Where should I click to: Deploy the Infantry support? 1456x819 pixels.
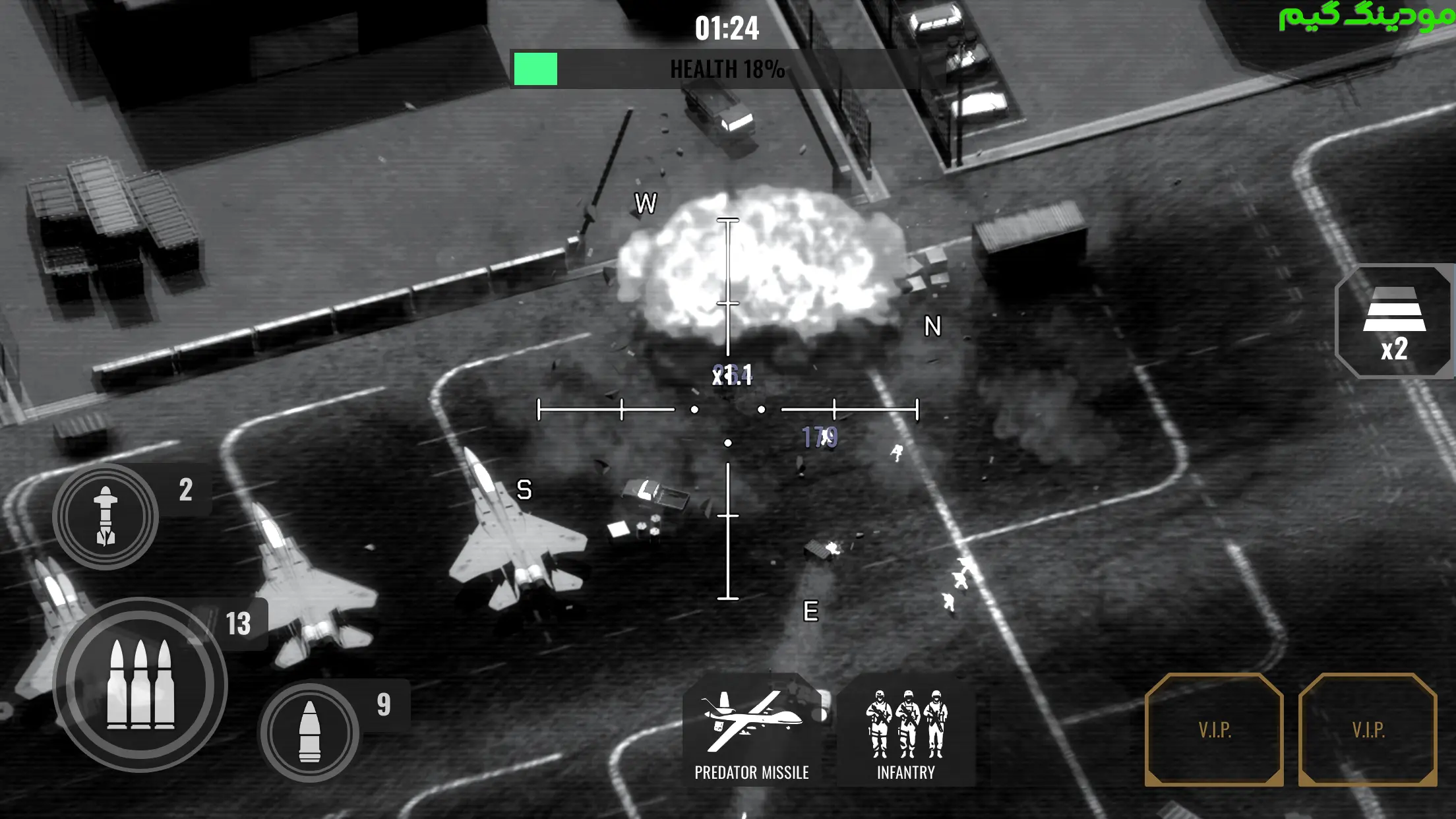(906, 730)
